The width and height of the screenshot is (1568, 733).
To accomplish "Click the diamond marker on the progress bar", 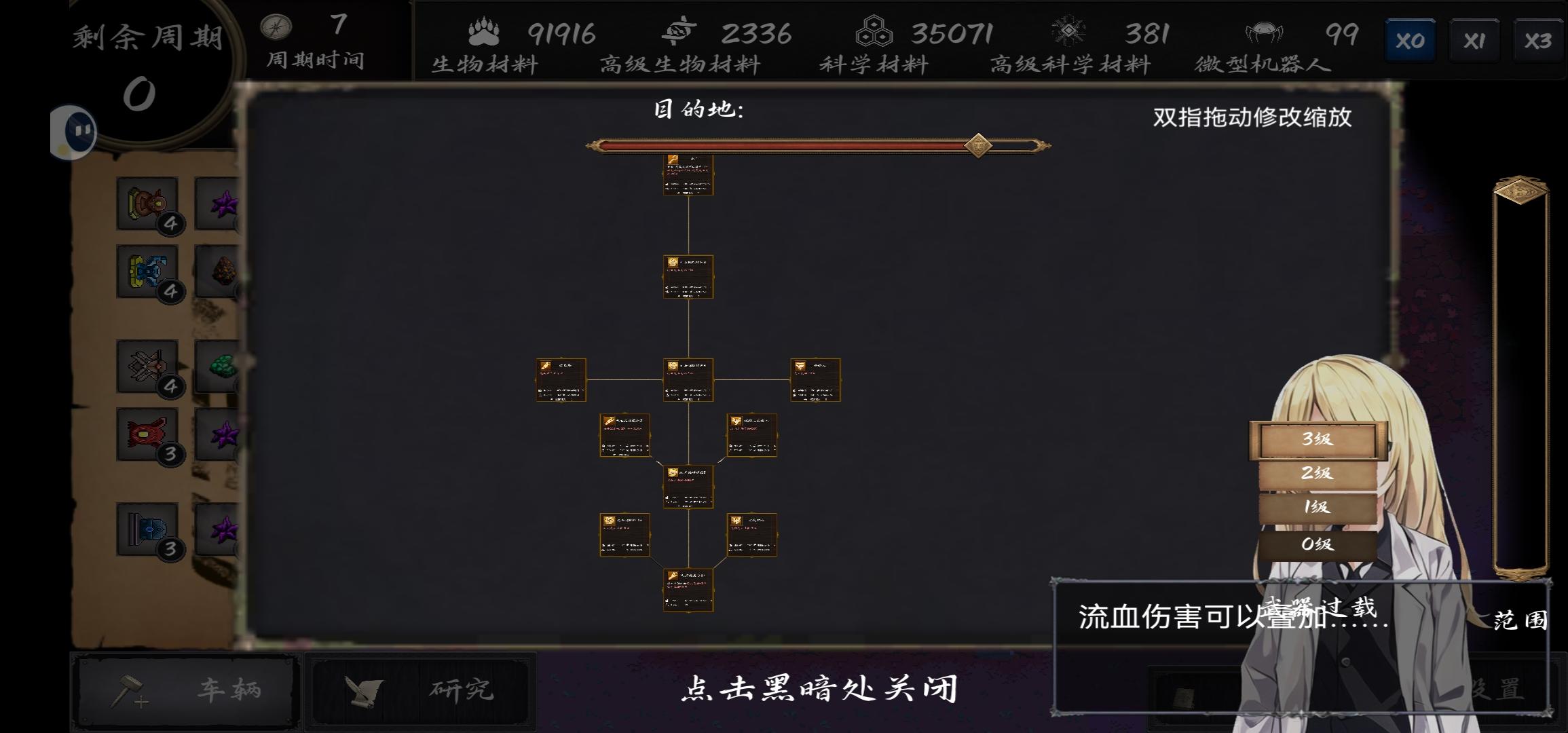I will [977, 146].
